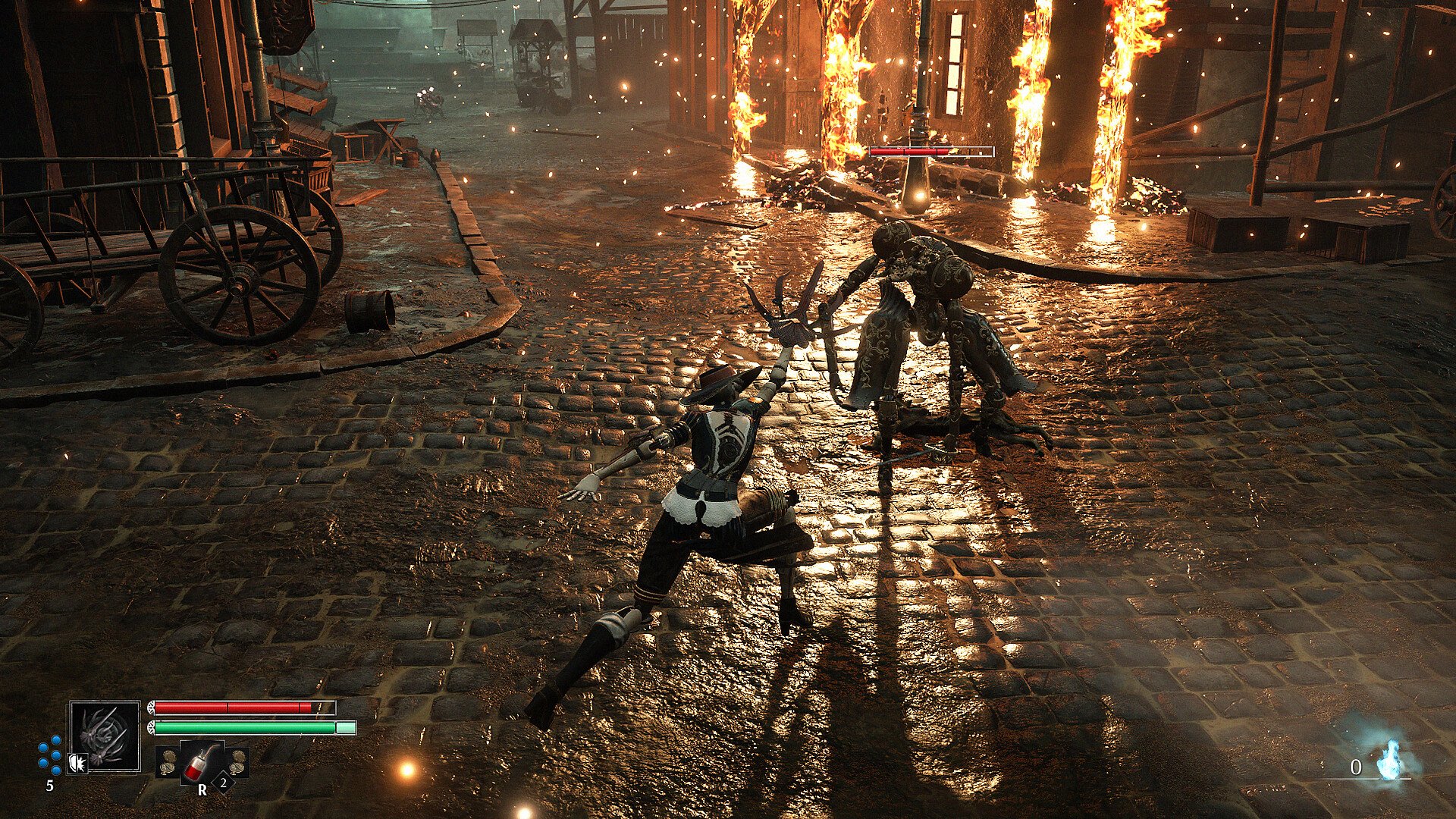
Task: Click the blue anima essence flame icon
Action: click(1389, 760)
